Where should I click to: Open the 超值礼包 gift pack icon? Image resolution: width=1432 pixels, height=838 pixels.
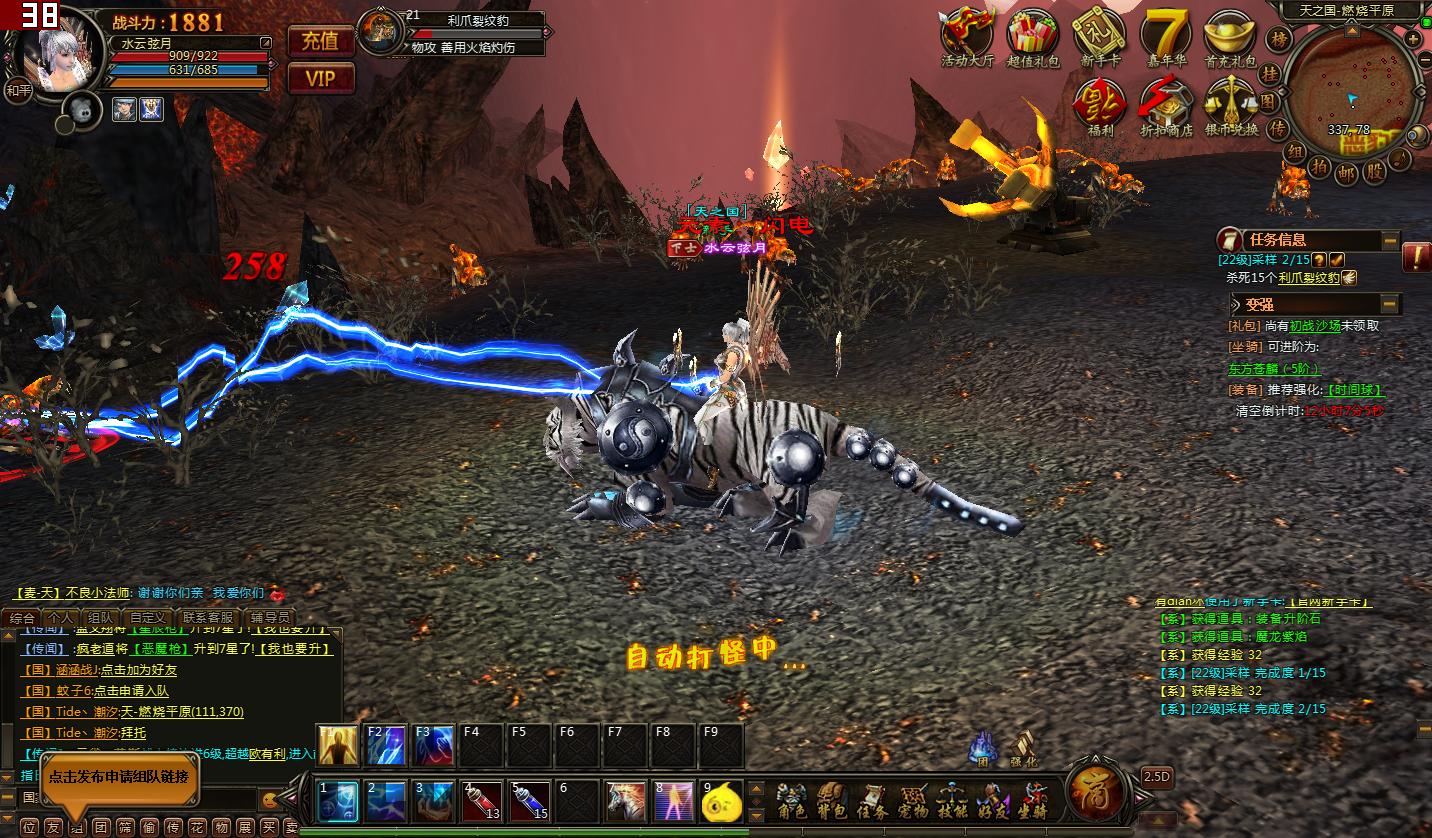point(1033,35)
